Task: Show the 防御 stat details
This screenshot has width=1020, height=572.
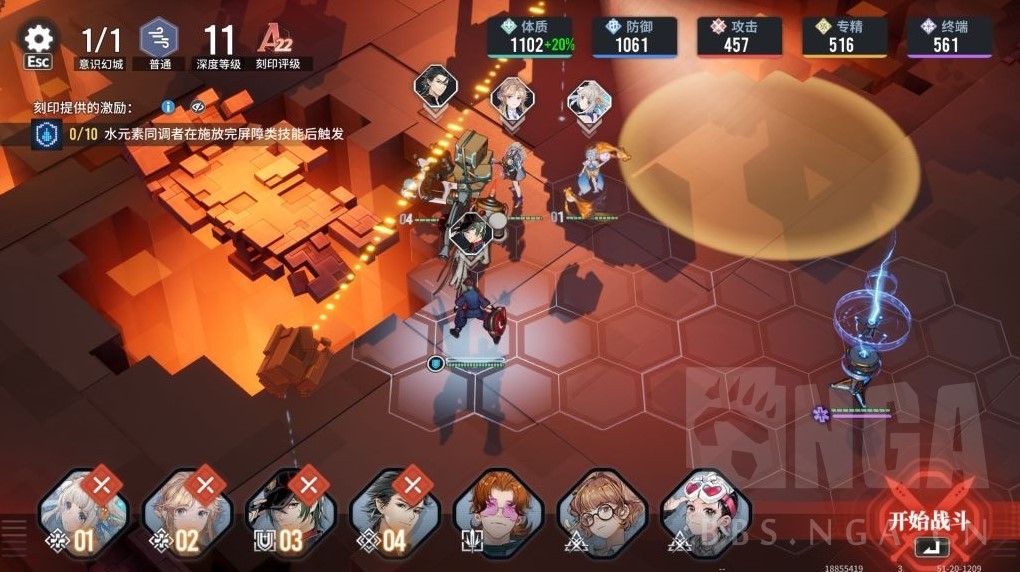Action: (634, 37)
